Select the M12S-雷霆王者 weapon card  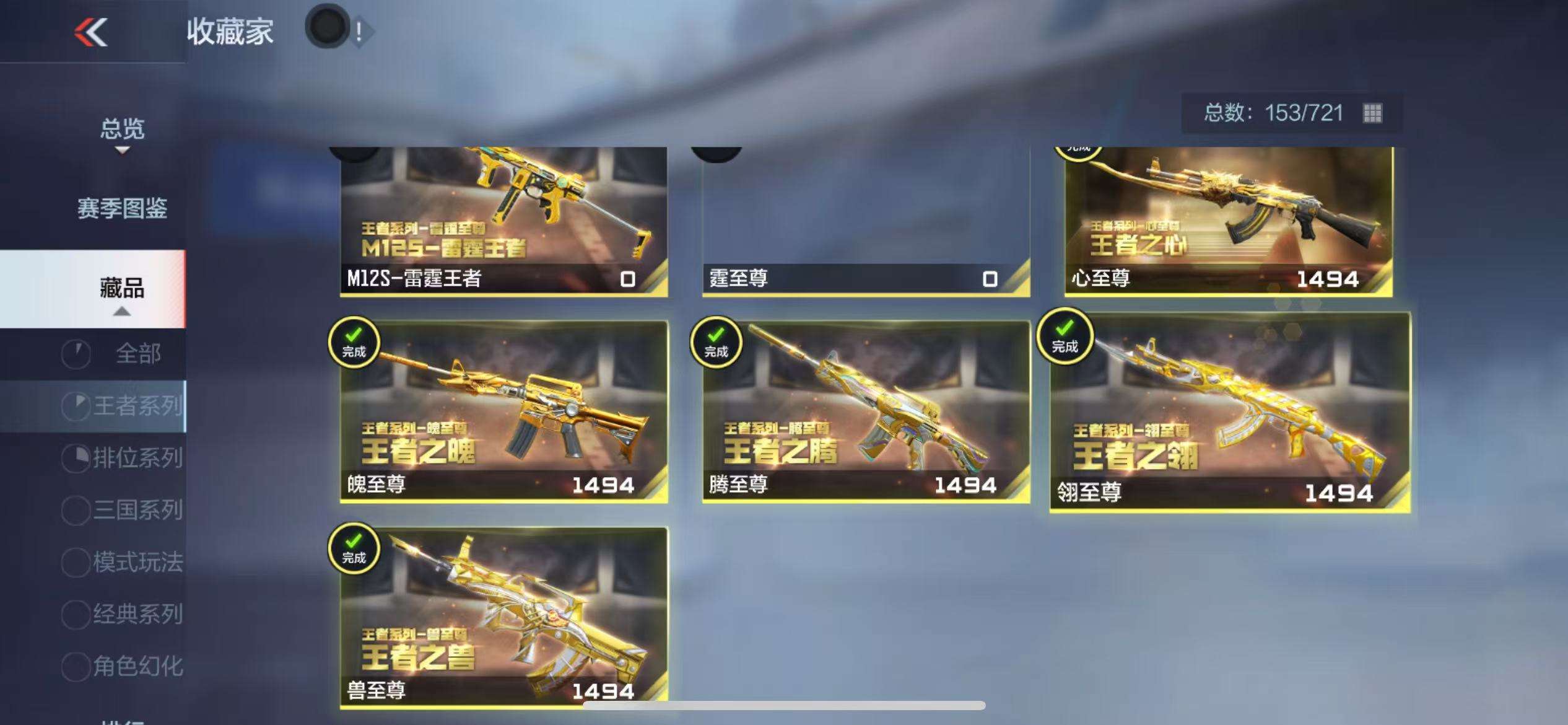[x=503, y=221]
